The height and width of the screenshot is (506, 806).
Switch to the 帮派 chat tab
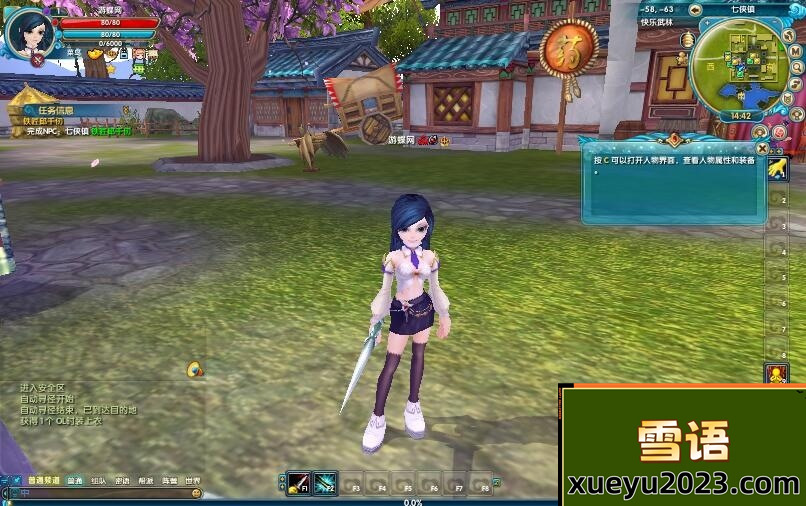tap(146, 481)
